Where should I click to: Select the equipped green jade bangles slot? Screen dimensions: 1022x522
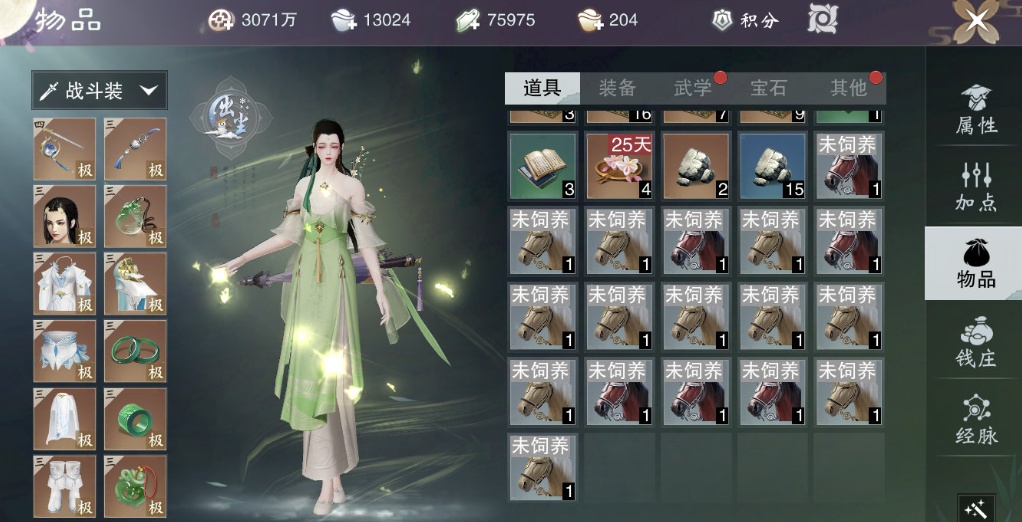click(135, 351)
